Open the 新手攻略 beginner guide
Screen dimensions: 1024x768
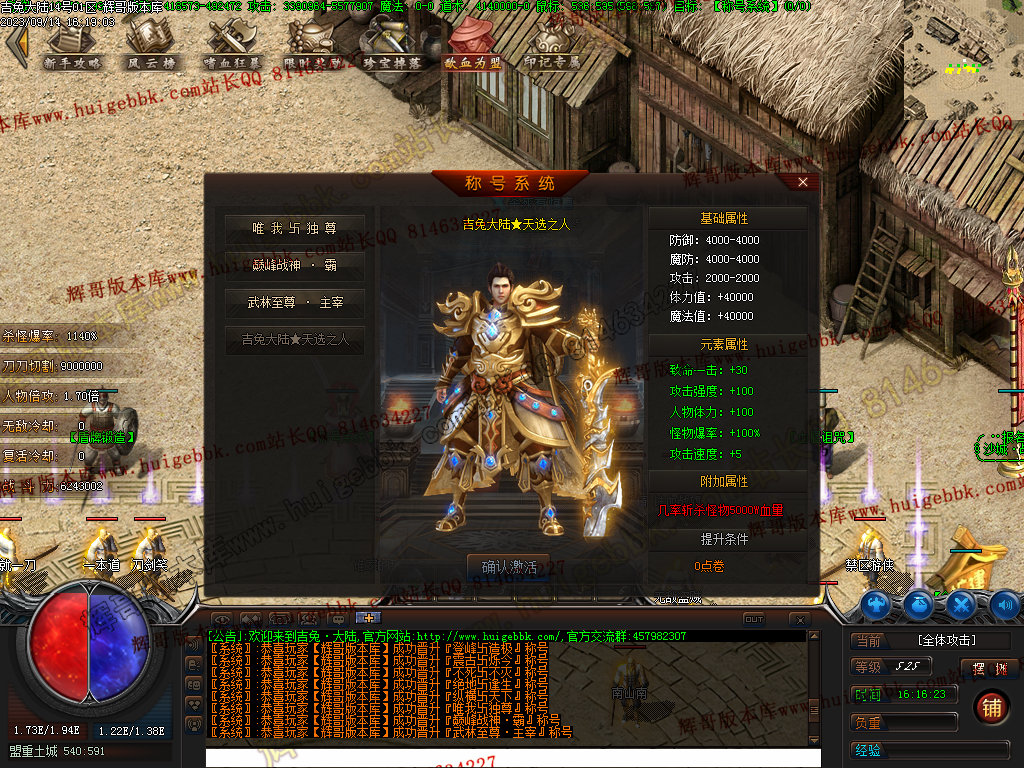(x=72, y=45)
